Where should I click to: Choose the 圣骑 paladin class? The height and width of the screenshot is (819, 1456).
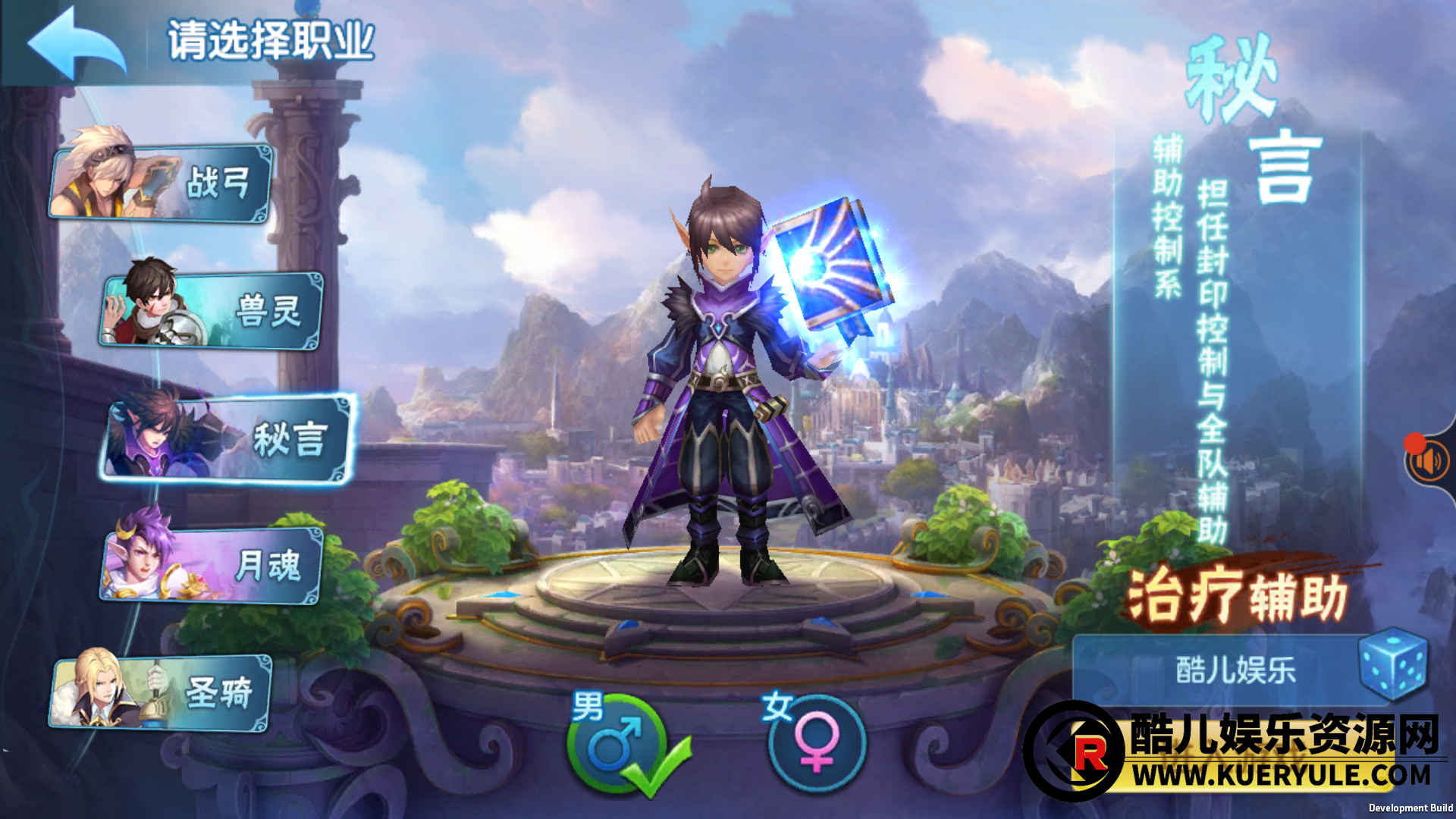pos(162,693)
